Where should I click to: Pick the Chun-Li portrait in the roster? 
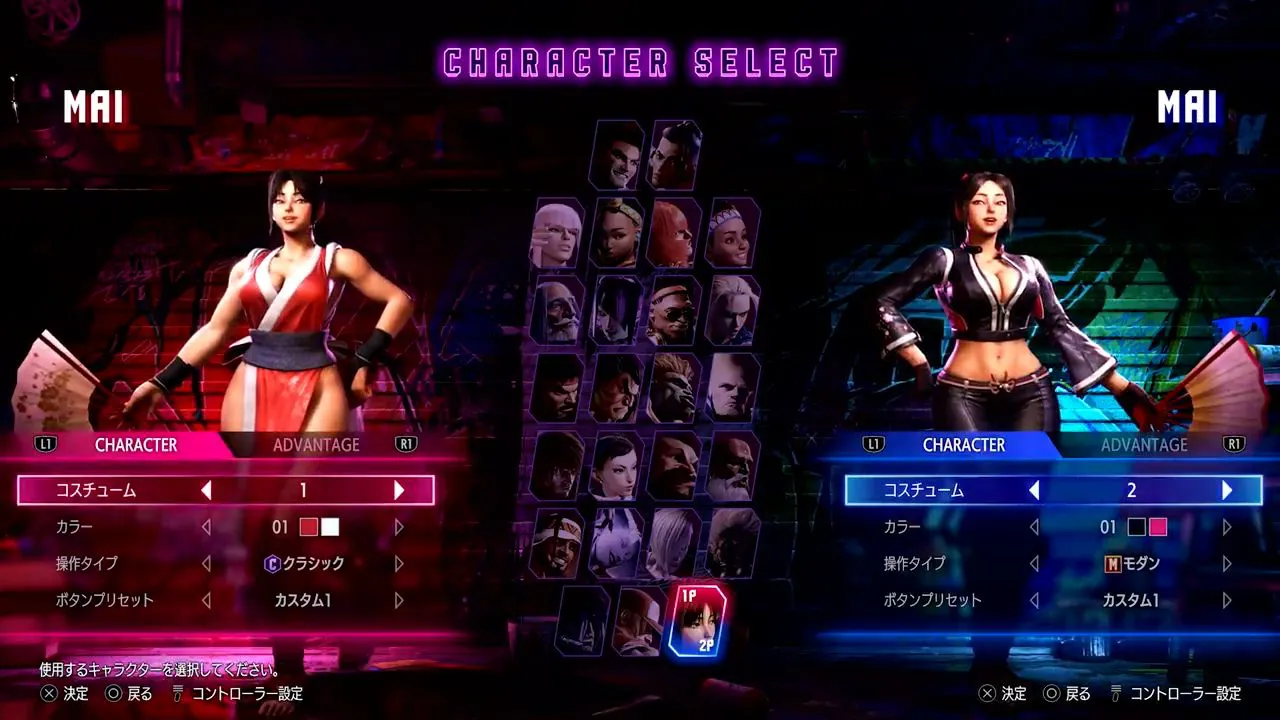pos(616,466)
